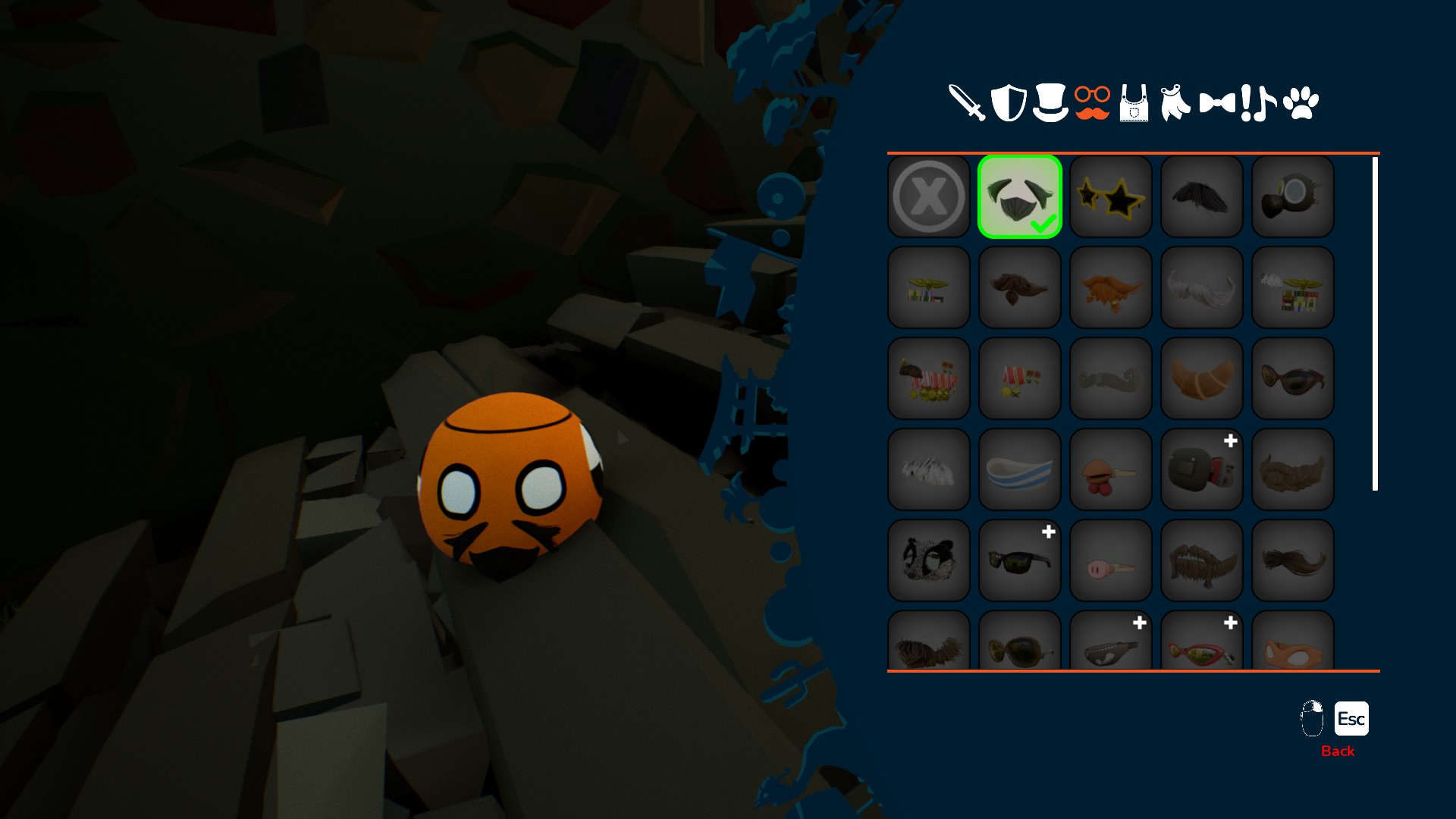Select the blue striped white mask
Image resolution: width=1456 pixels, height=819 pixels.
coord(1020,469)
